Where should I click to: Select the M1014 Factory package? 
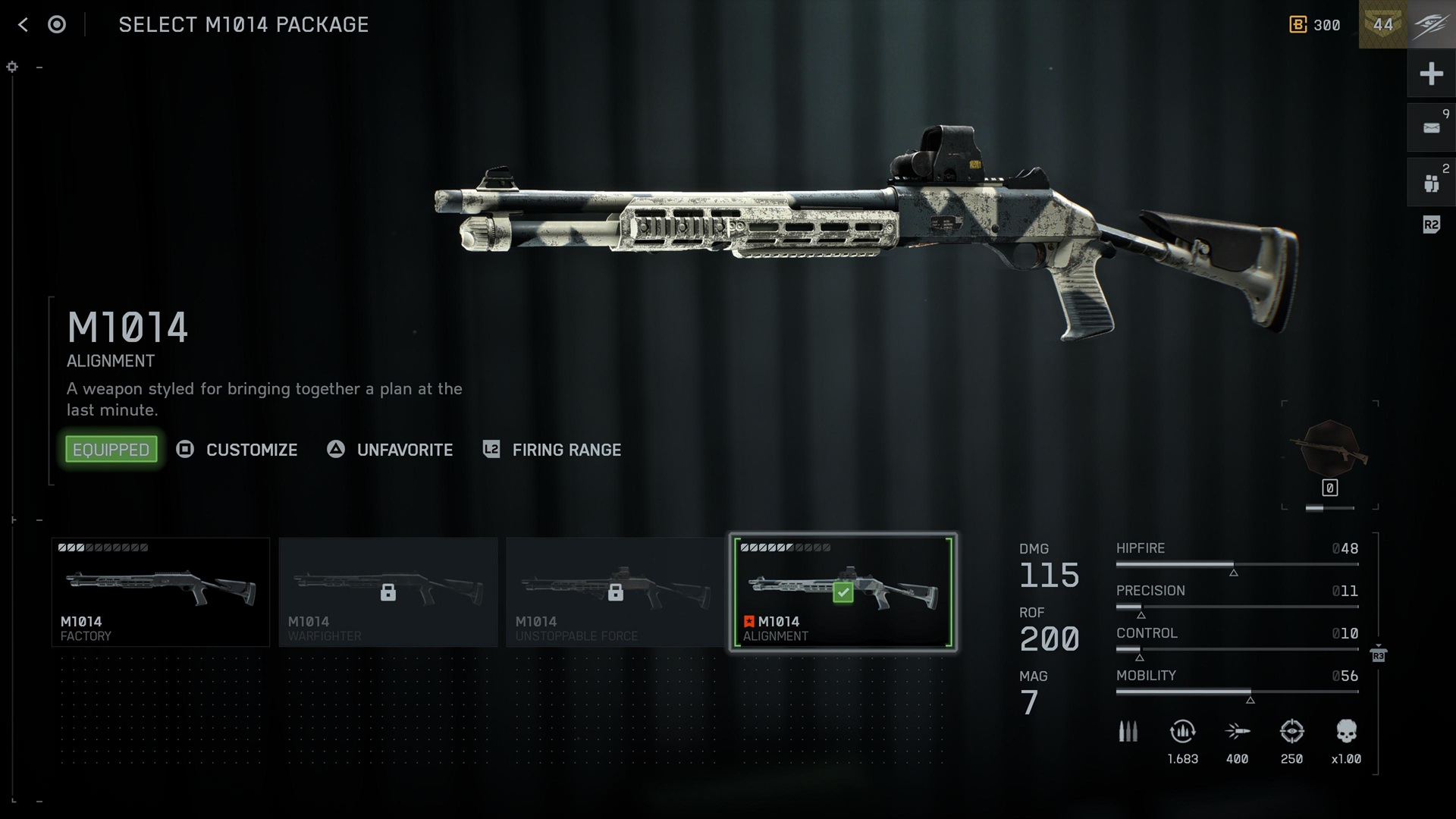pos(160,591)
